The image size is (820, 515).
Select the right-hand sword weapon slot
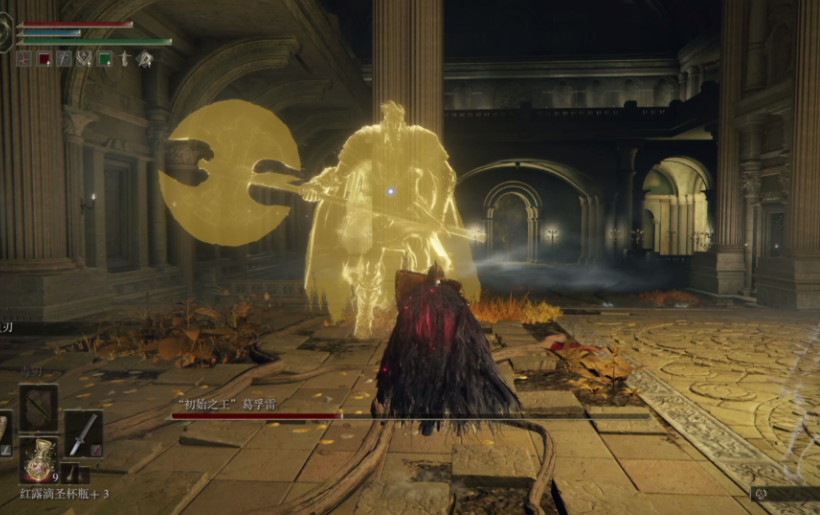(x=83, y=433)
